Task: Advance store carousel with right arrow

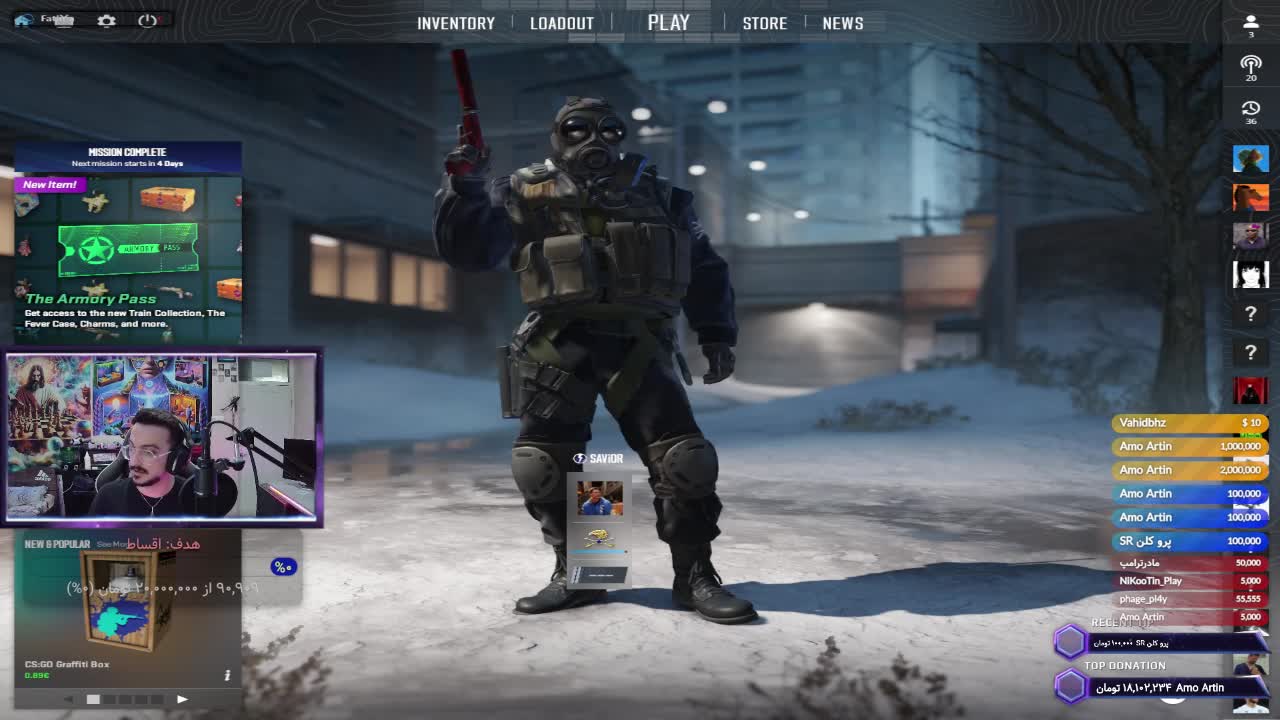Action: pos(182,699)
